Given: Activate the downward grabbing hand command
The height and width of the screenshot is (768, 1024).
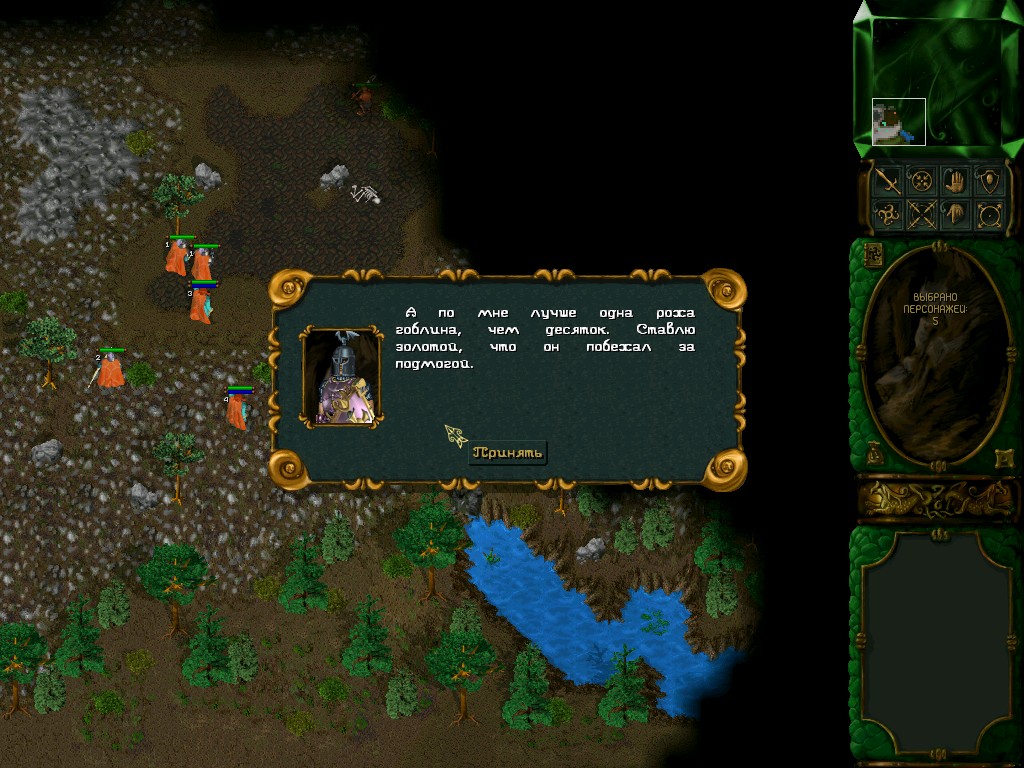Looking at the screenshot, I should [x=956, y=214].
